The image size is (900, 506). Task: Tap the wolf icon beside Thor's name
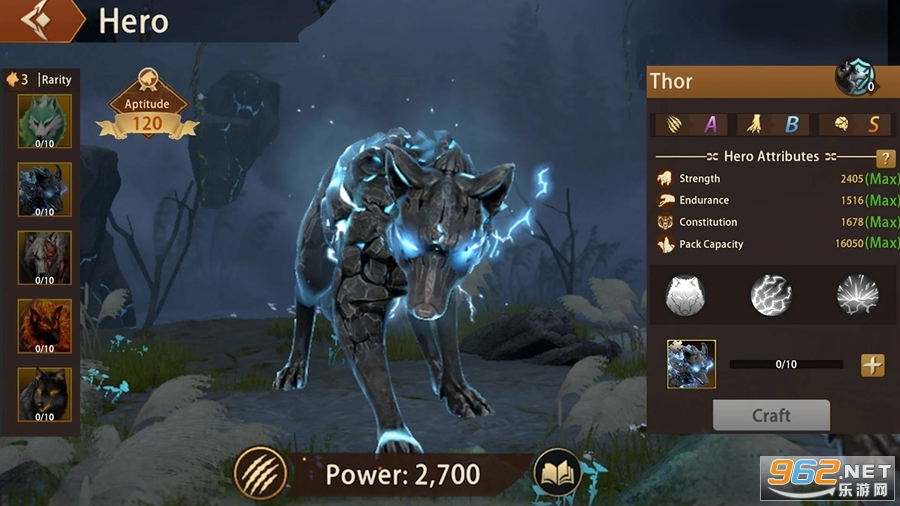[856, 78]
